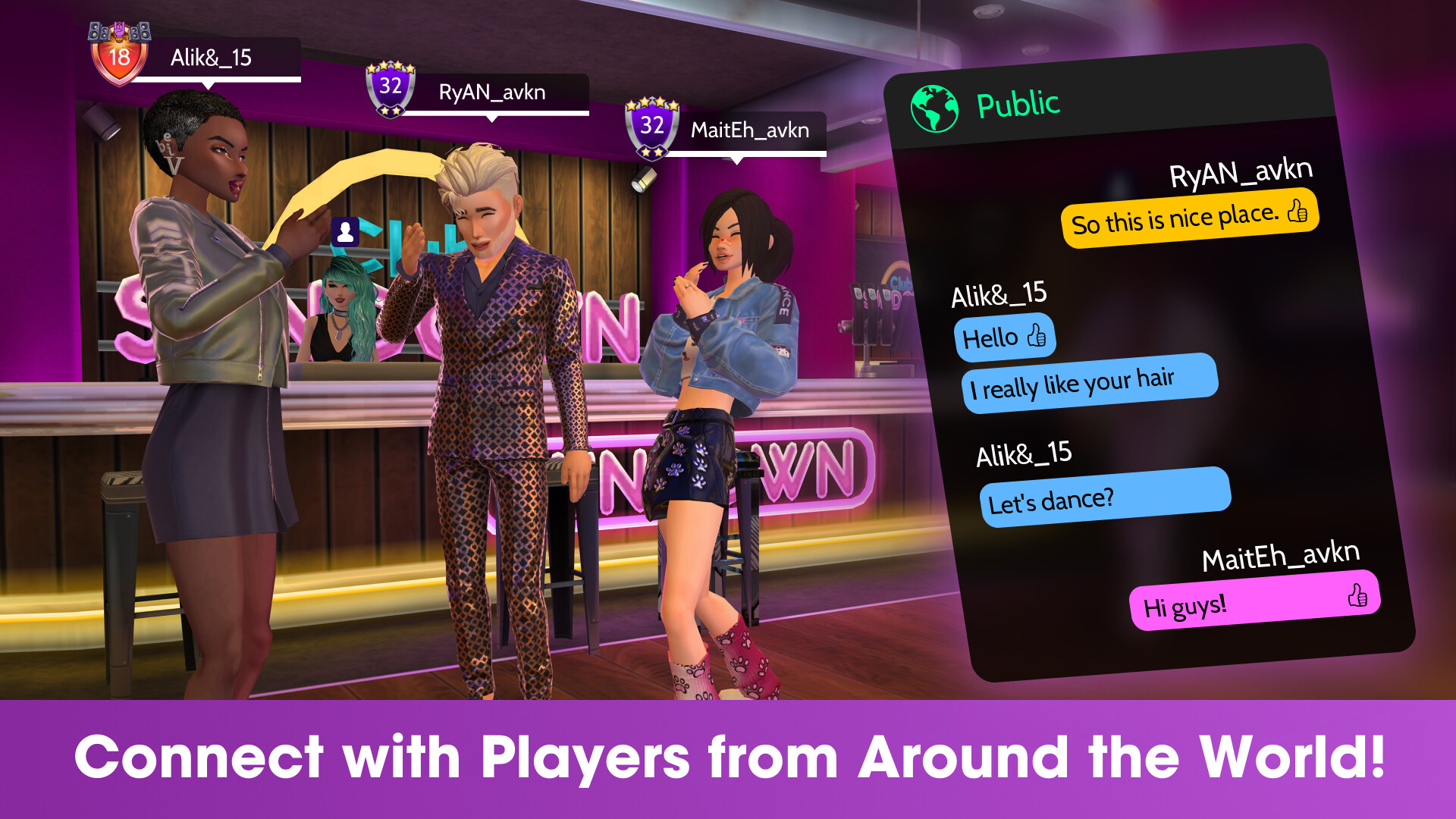This screenshot has height=819, width=1456.
Task: Tap the thumbs-up on RyAN_avkn's yellow message
Action: click(1297, 217)
